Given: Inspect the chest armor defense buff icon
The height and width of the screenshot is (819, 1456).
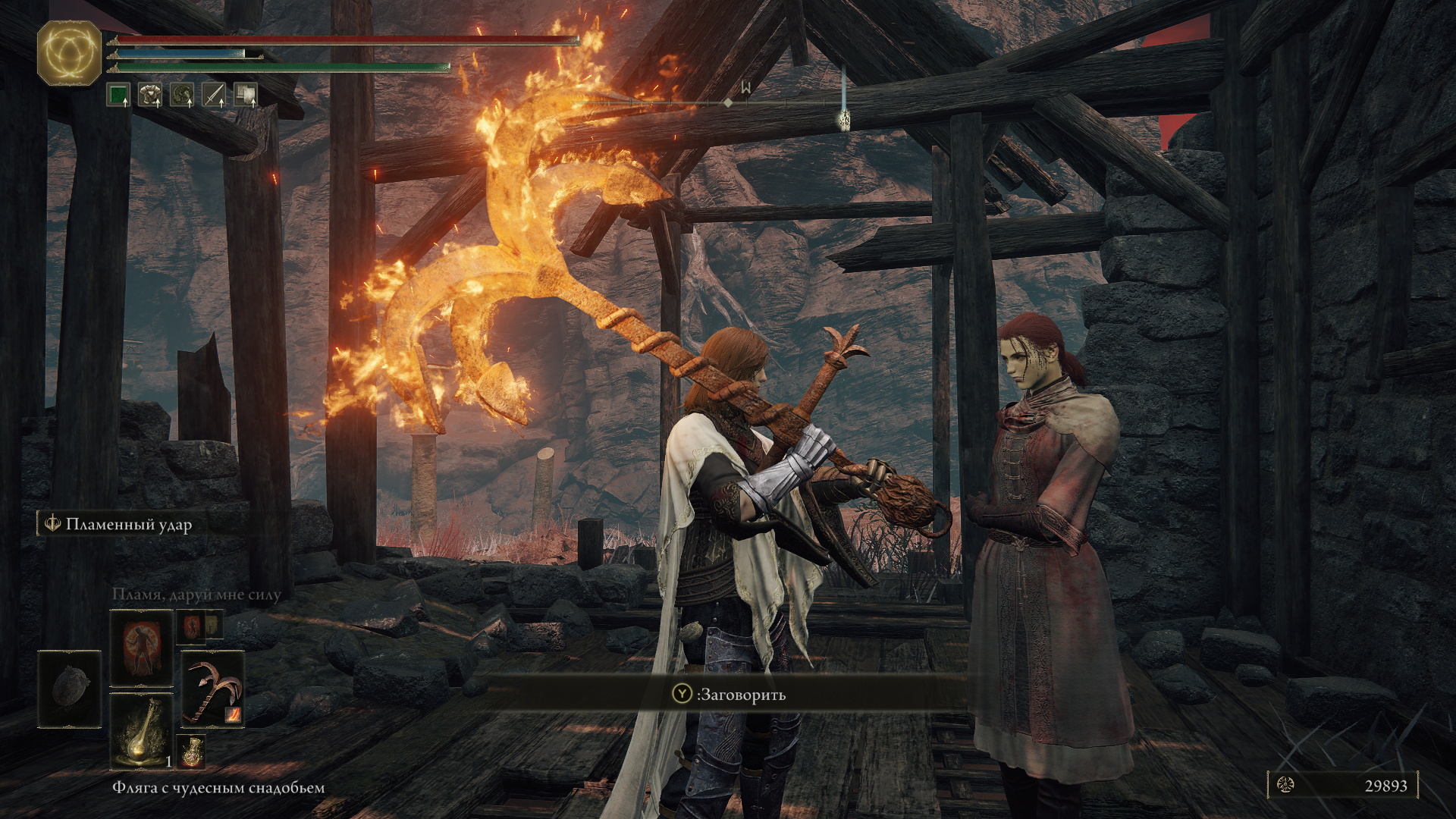Looking at the screenshot, I should (x=149, y=95).
